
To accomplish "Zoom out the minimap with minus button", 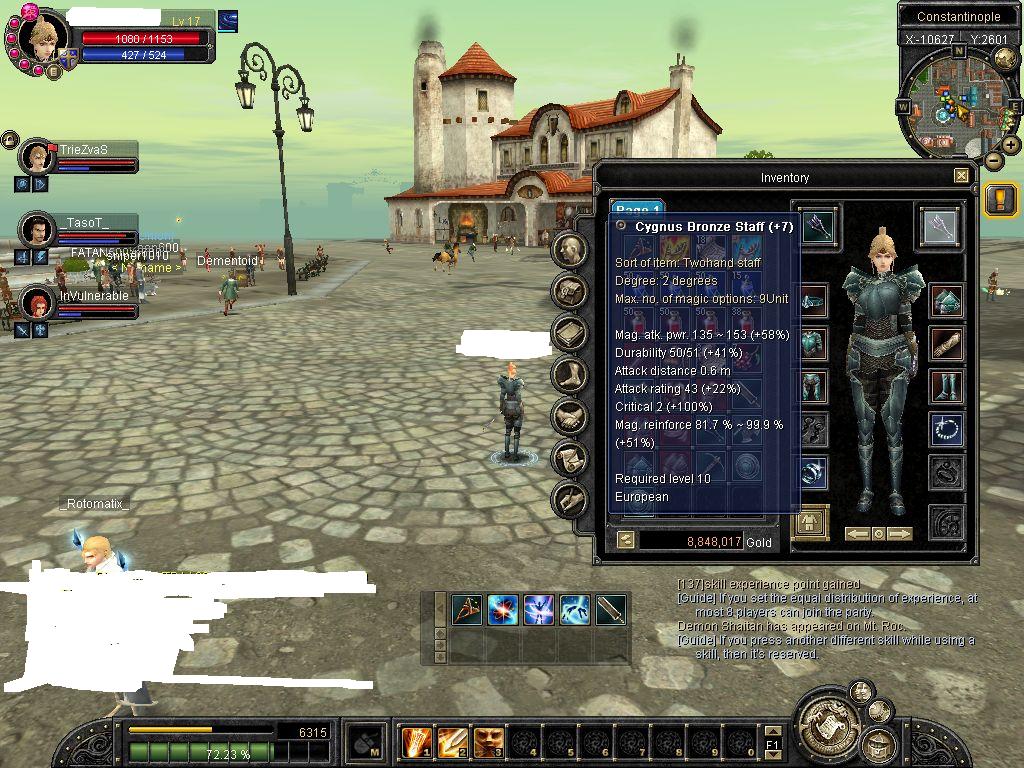I will 993,160.
